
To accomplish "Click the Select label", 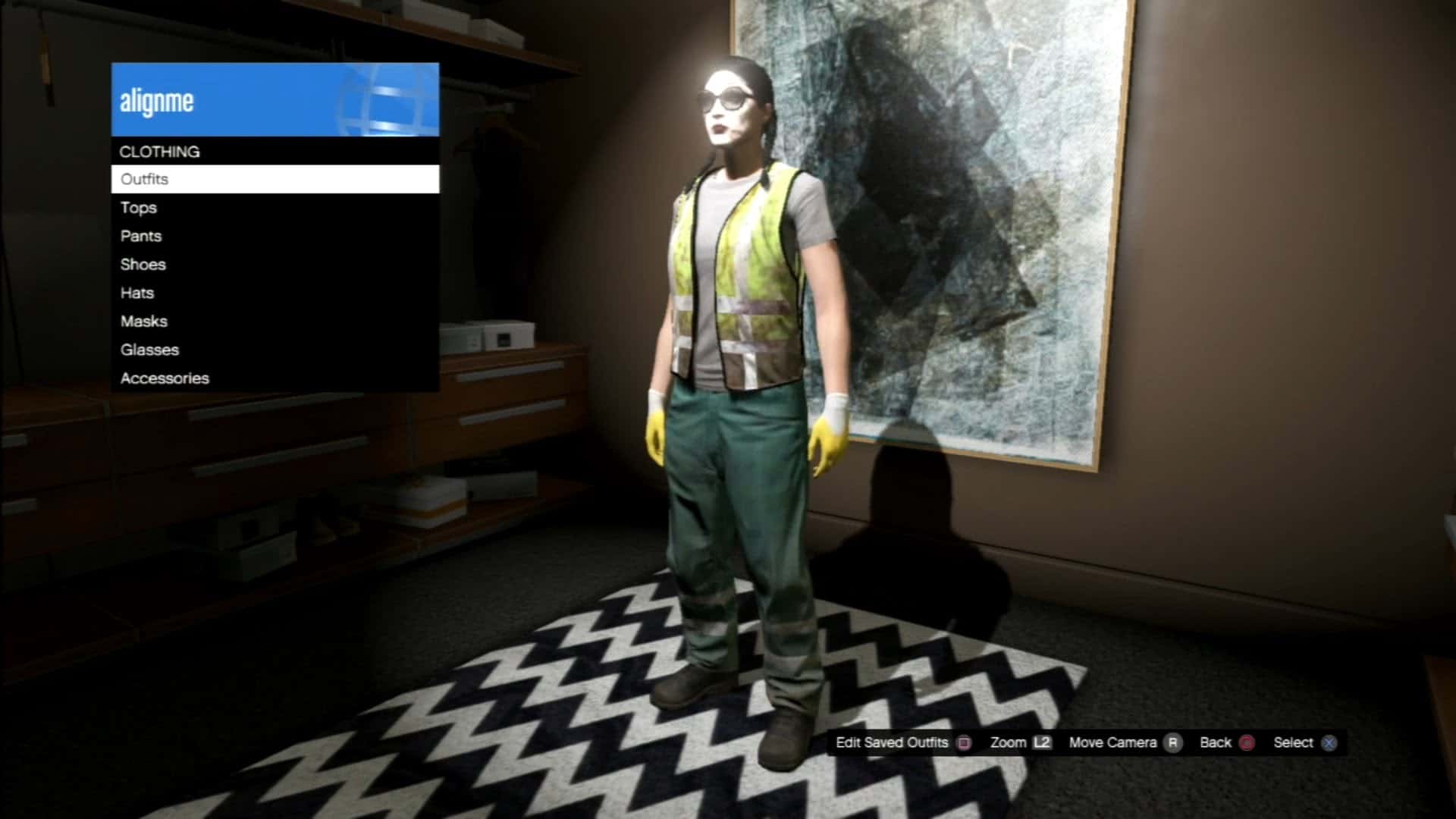I will [x=1294, y=743].
